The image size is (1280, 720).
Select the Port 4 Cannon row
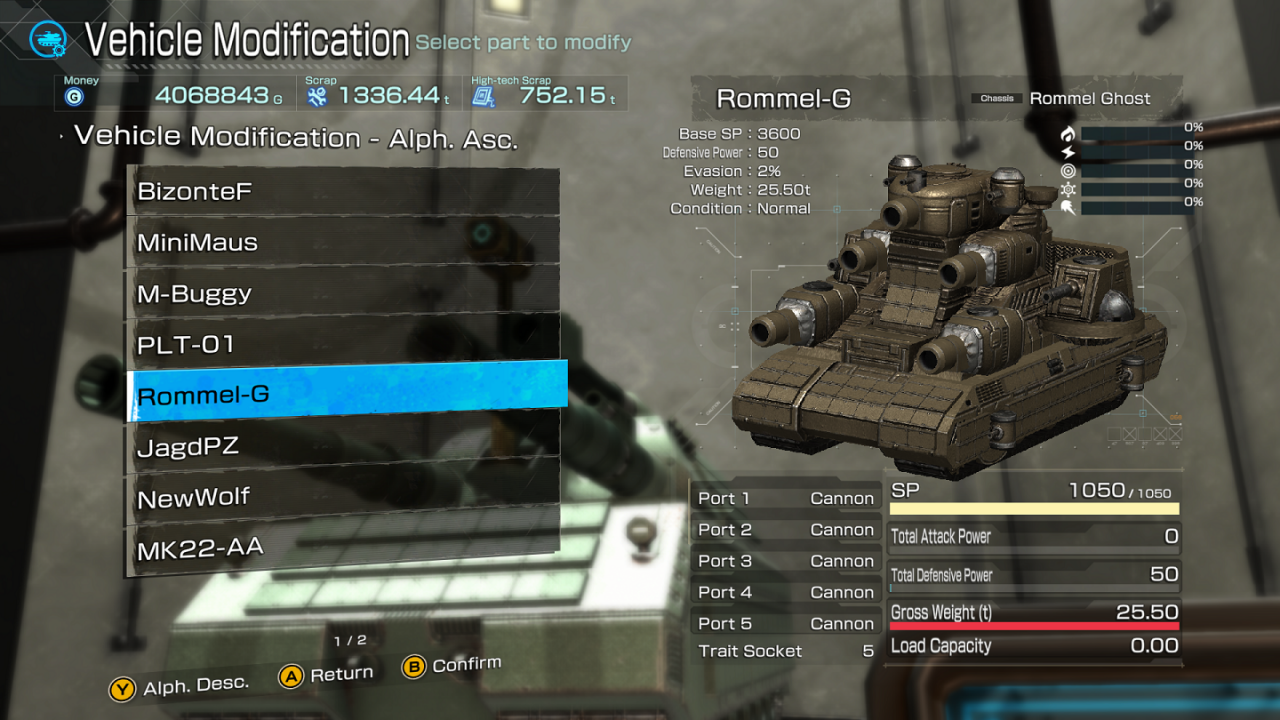click(785, 592)
